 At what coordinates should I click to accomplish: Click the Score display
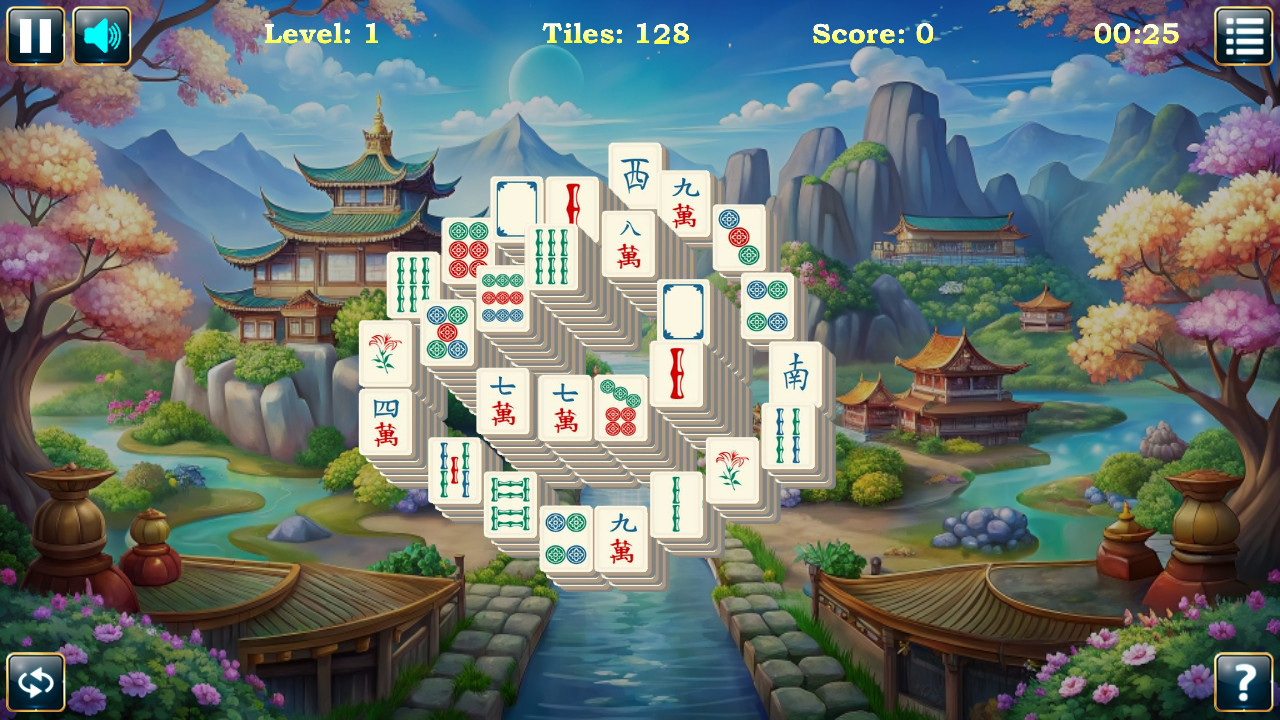[x=872, y=35]
